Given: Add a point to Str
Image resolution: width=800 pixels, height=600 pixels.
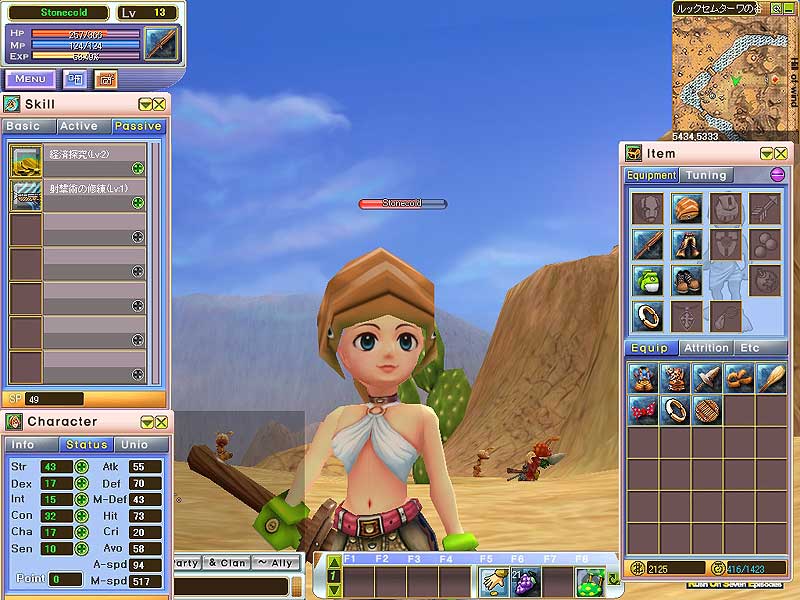Looking at the screenshot, I should click(x=81, y=467).
